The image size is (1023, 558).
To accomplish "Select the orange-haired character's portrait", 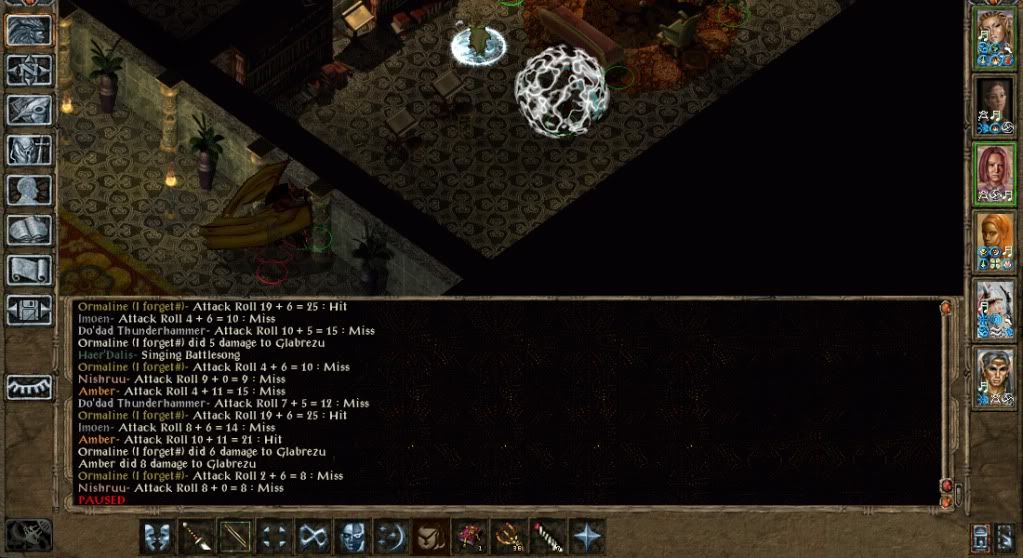I will coord(995,242).
